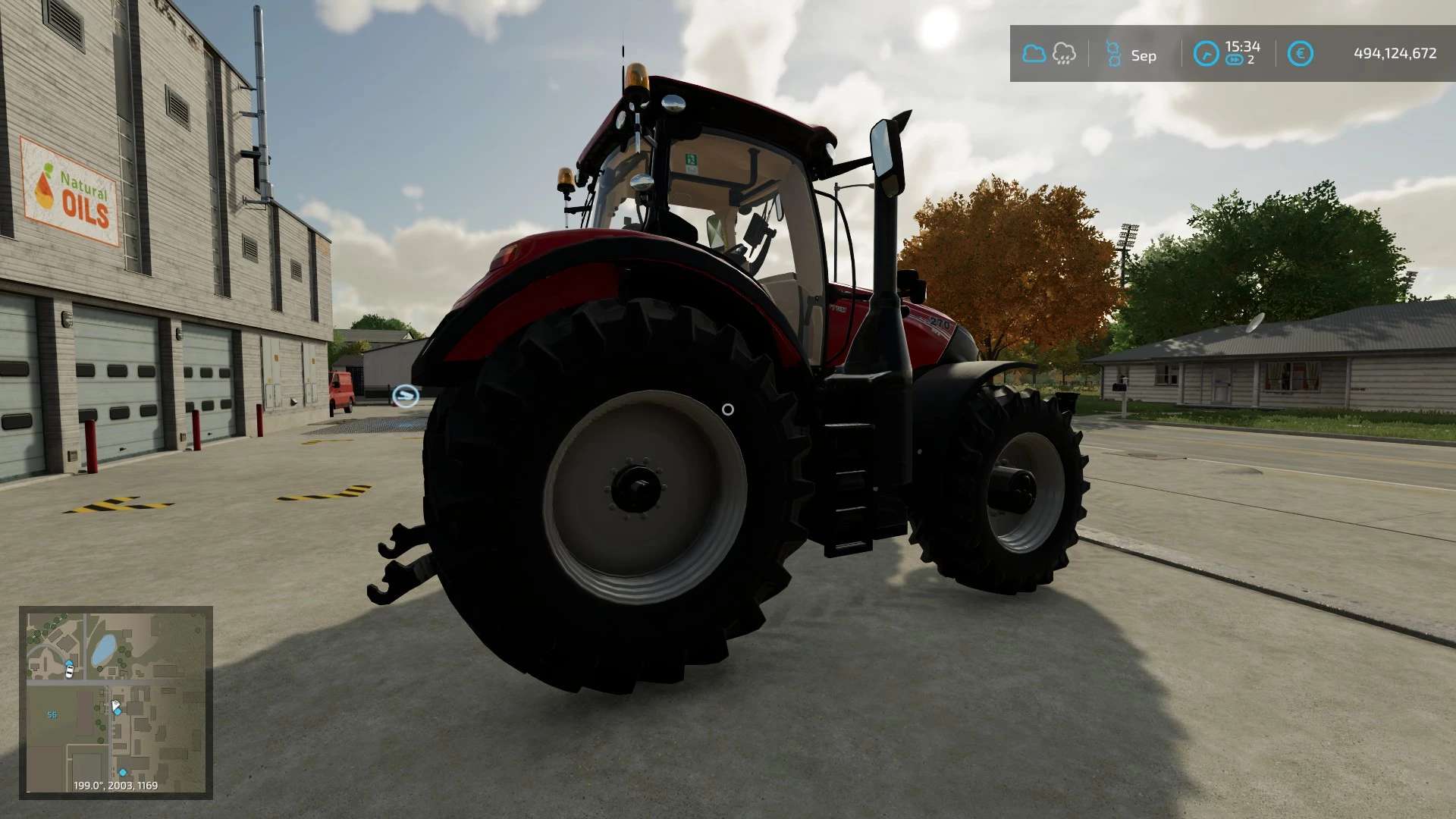Click the season calendar icon beside Sep

[1113, 54]
